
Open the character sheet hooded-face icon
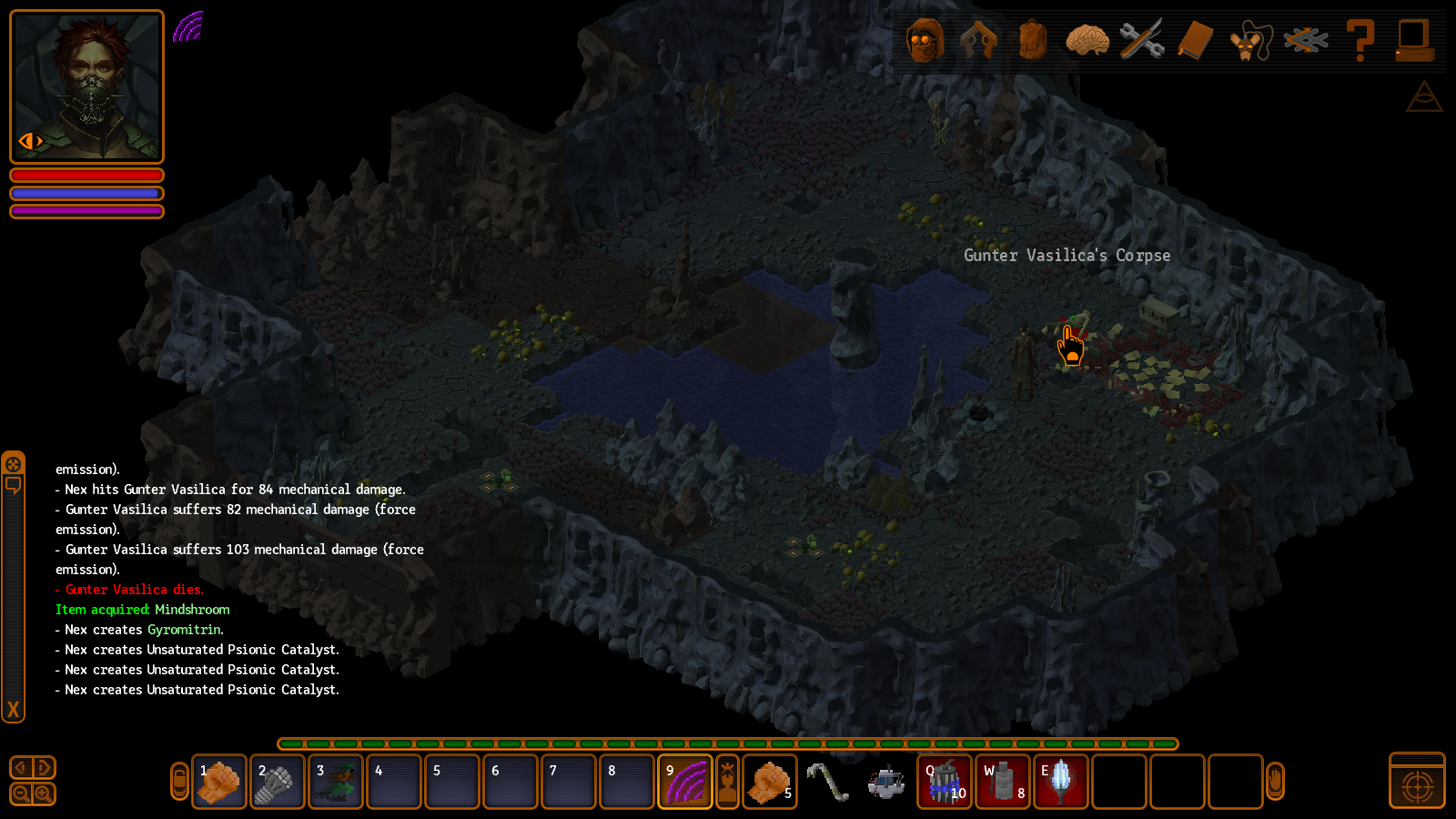tap(925, 41)
